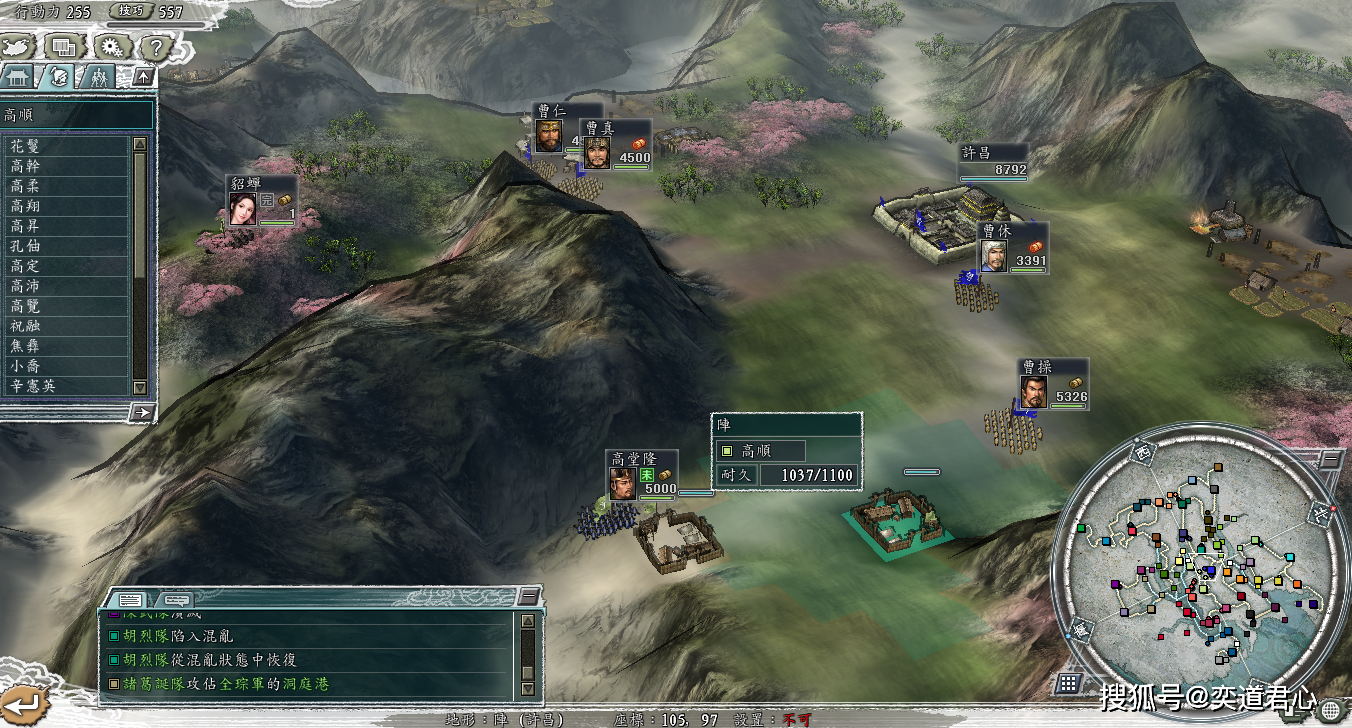Minimize the message log panel
The width and height of the screenshot is (1352, 728).
(x=529, y=597)
